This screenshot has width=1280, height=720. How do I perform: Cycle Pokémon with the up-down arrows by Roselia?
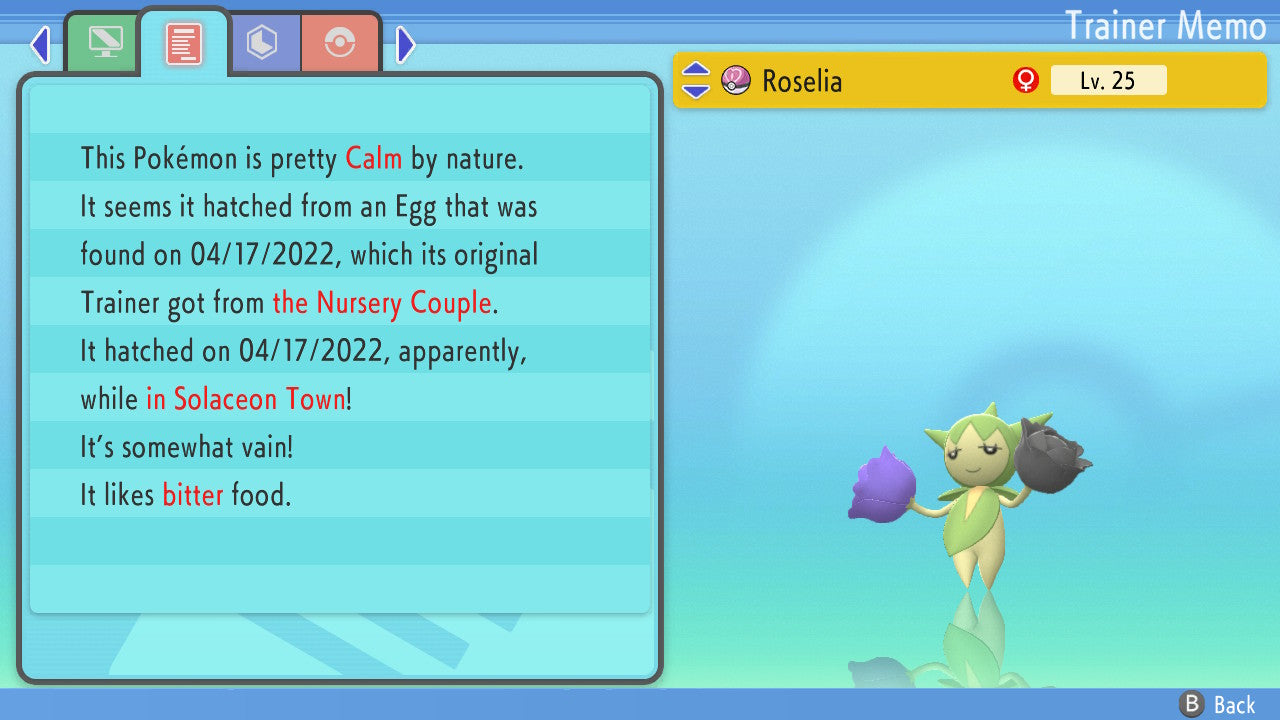pos(696,80)
